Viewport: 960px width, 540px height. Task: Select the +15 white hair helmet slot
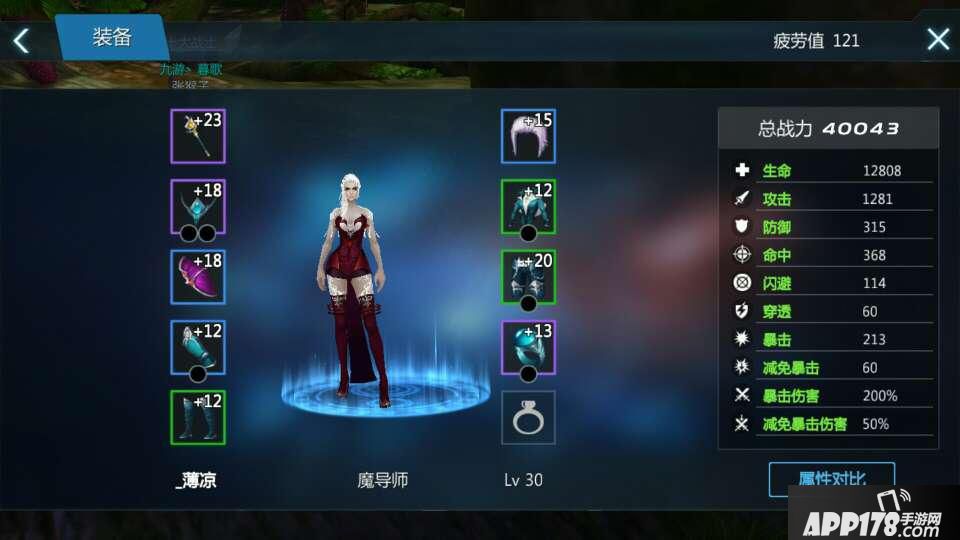(528, 137)
